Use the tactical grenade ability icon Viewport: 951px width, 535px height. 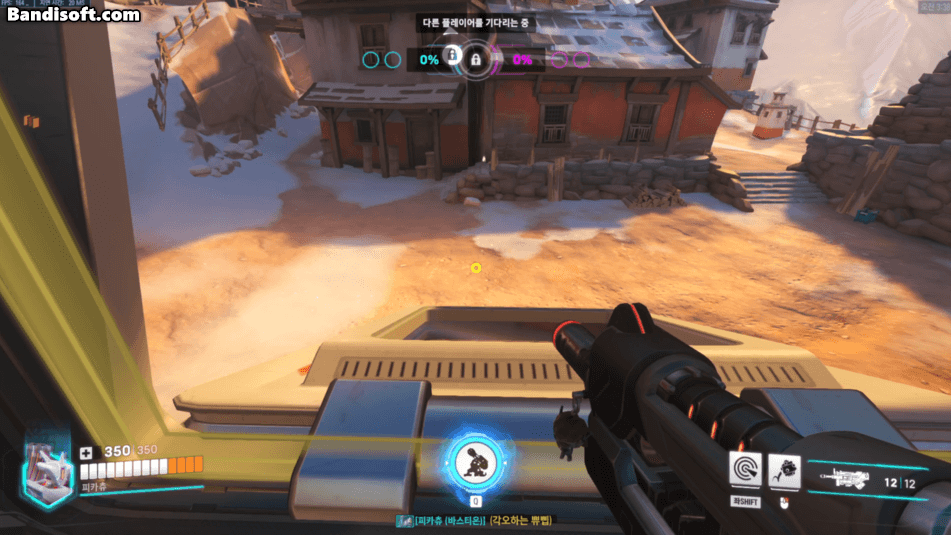click(783, 470)
